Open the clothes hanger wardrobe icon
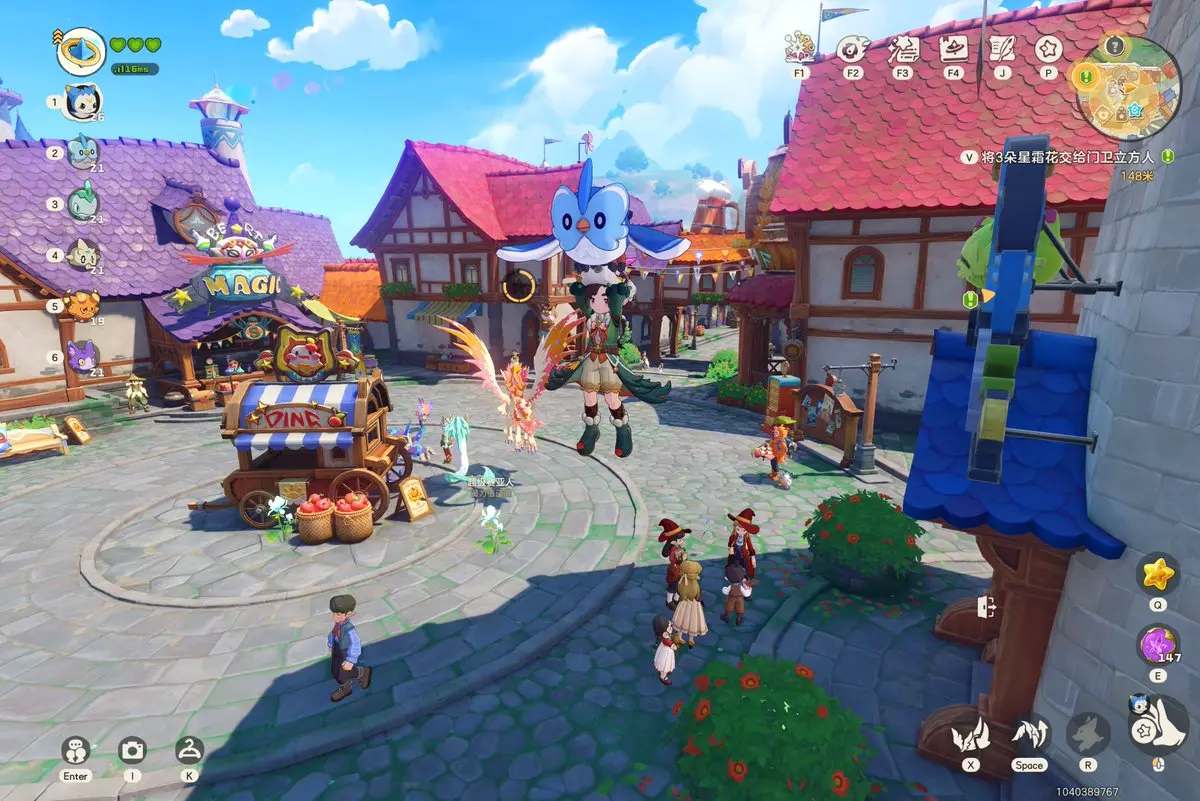This screenshot has height=801, width=1200. point(189,750)
